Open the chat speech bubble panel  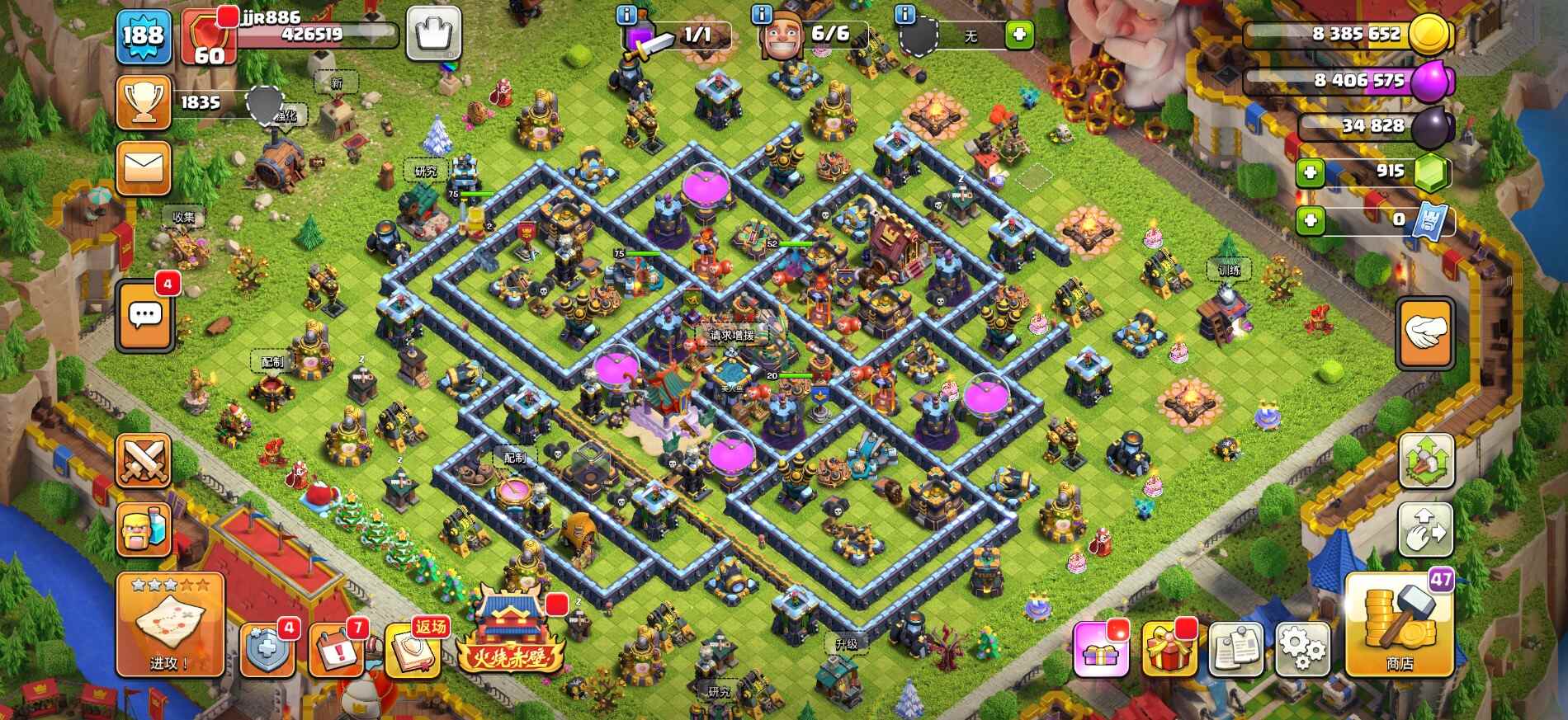click(x=146, y=315)
